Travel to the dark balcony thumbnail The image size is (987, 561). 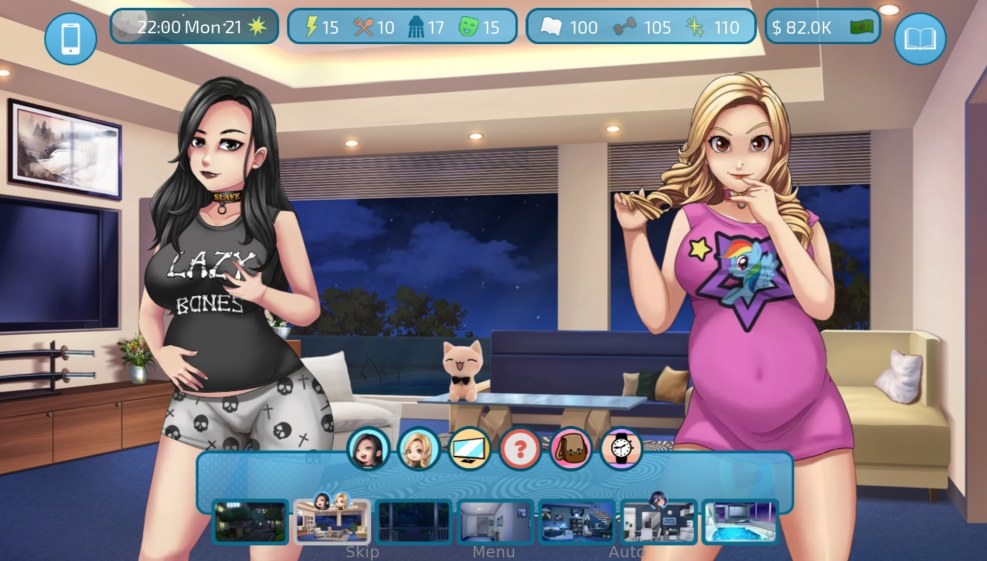[x=414, y=521]
